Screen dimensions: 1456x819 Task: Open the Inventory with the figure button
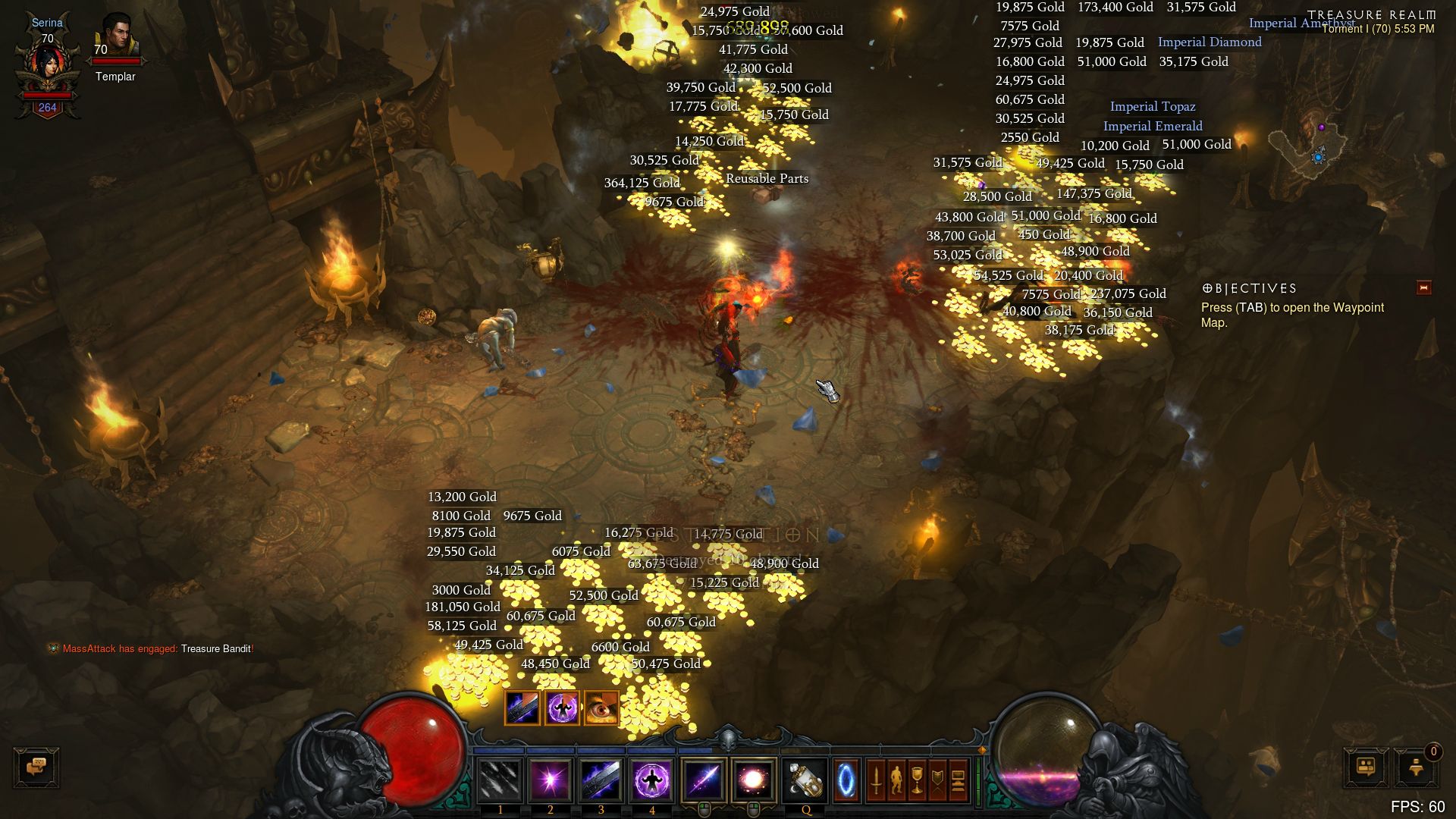896,780
